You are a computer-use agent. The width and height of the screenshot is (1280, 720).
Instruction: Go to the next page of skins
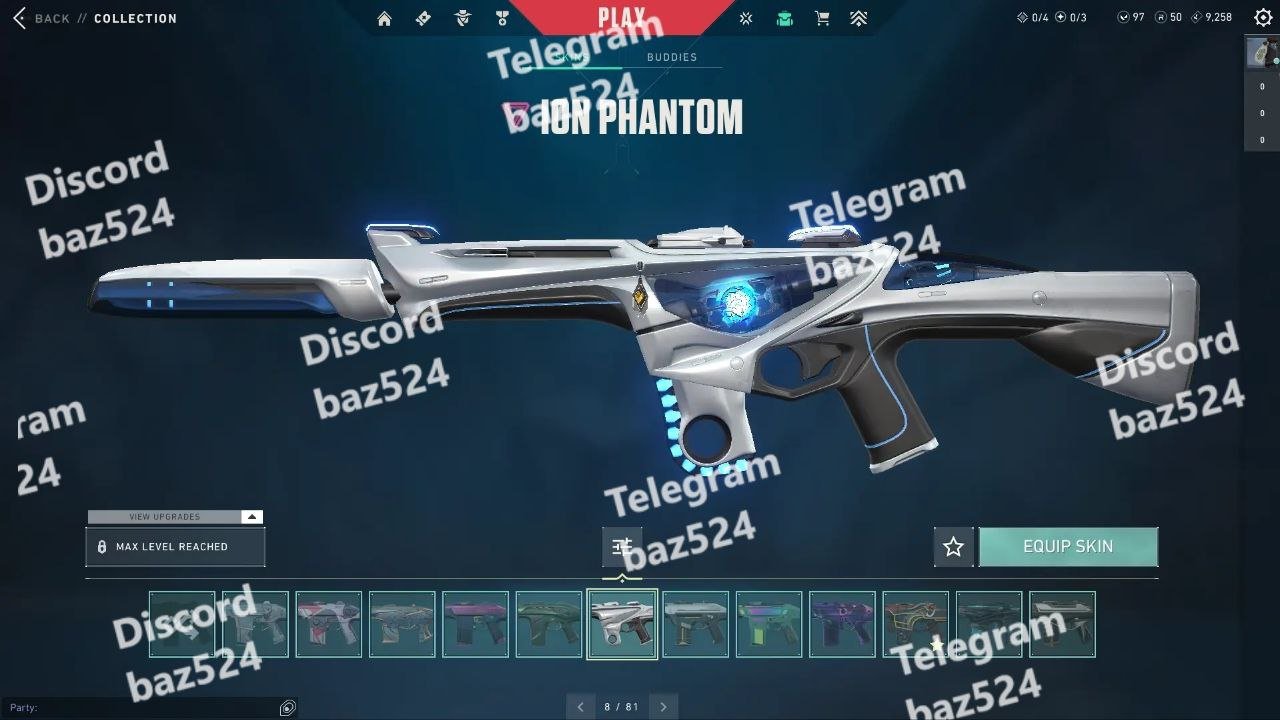663,707
